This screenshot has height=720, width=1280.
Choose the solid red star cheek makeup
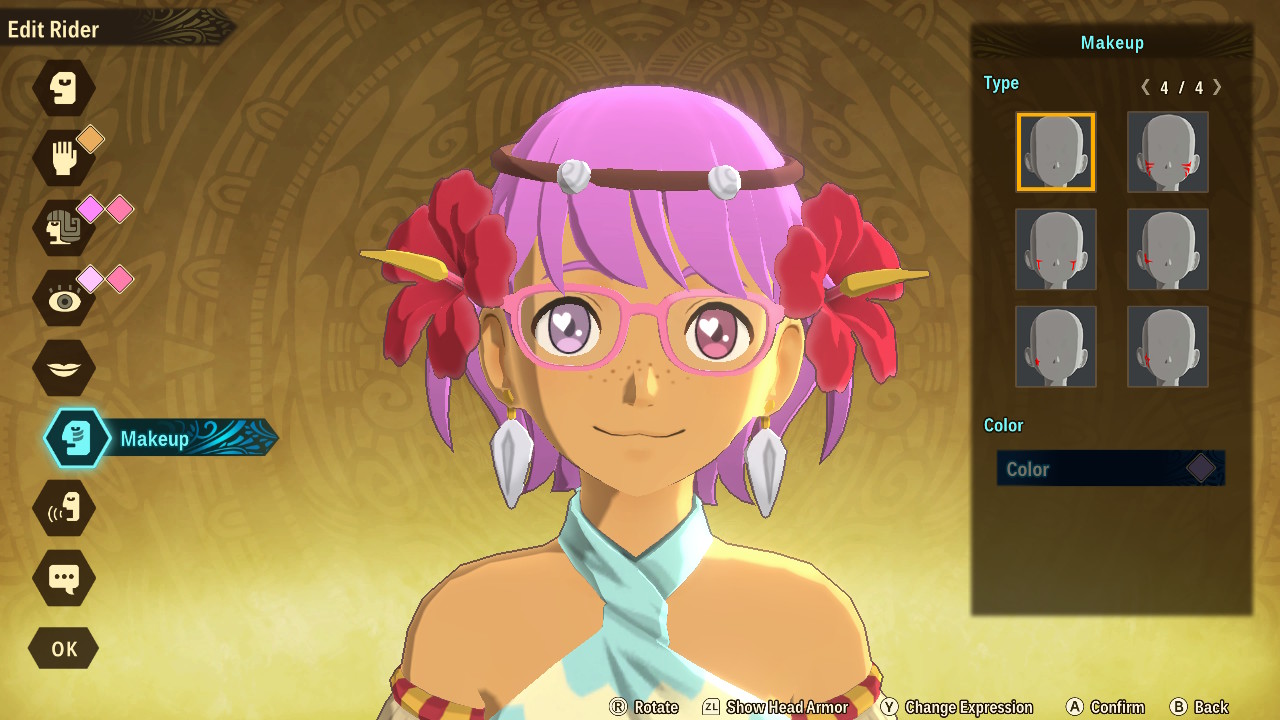1056,346
